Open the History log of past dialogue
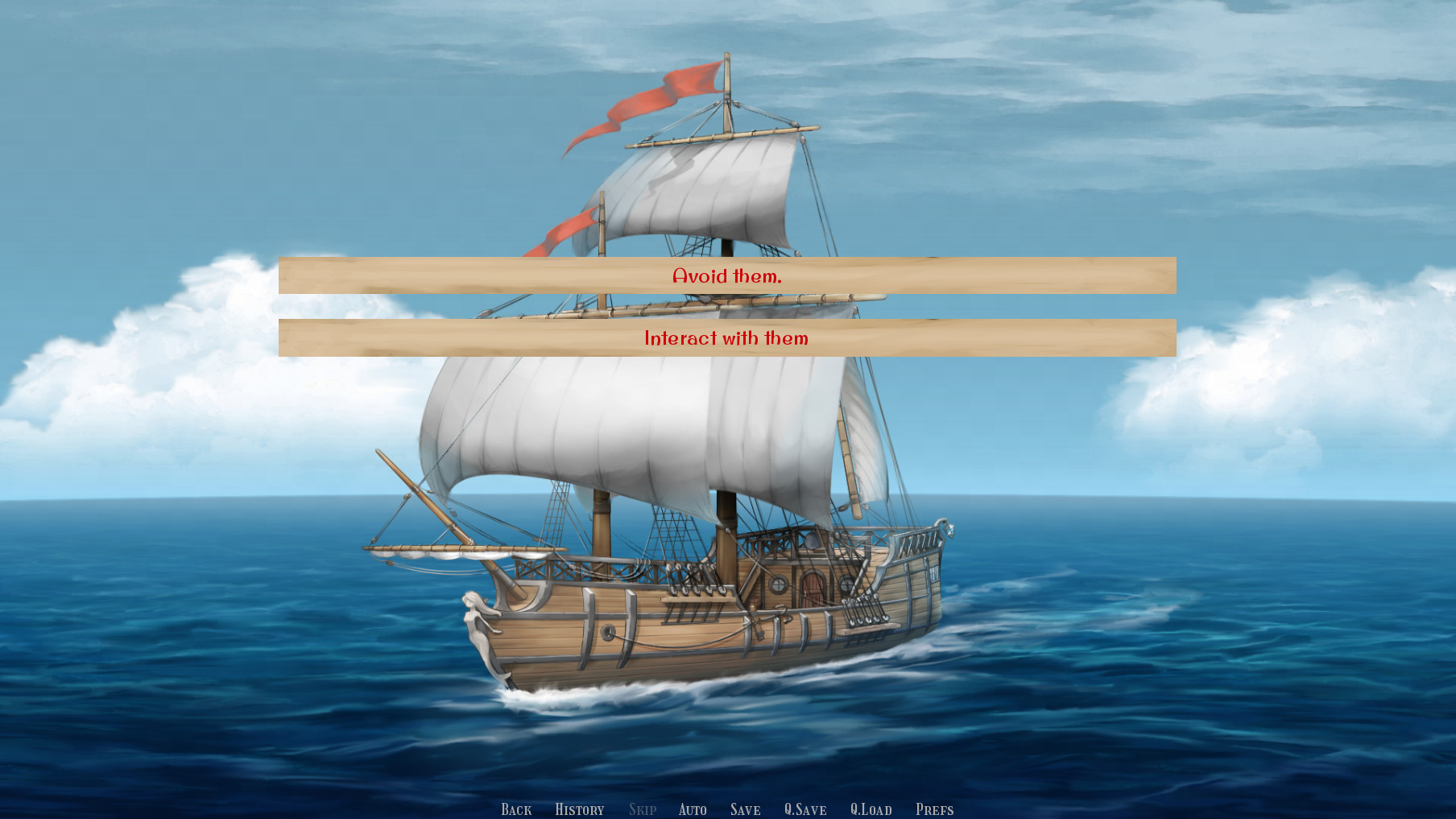The image size is (1456, 819). pos(579,809)
